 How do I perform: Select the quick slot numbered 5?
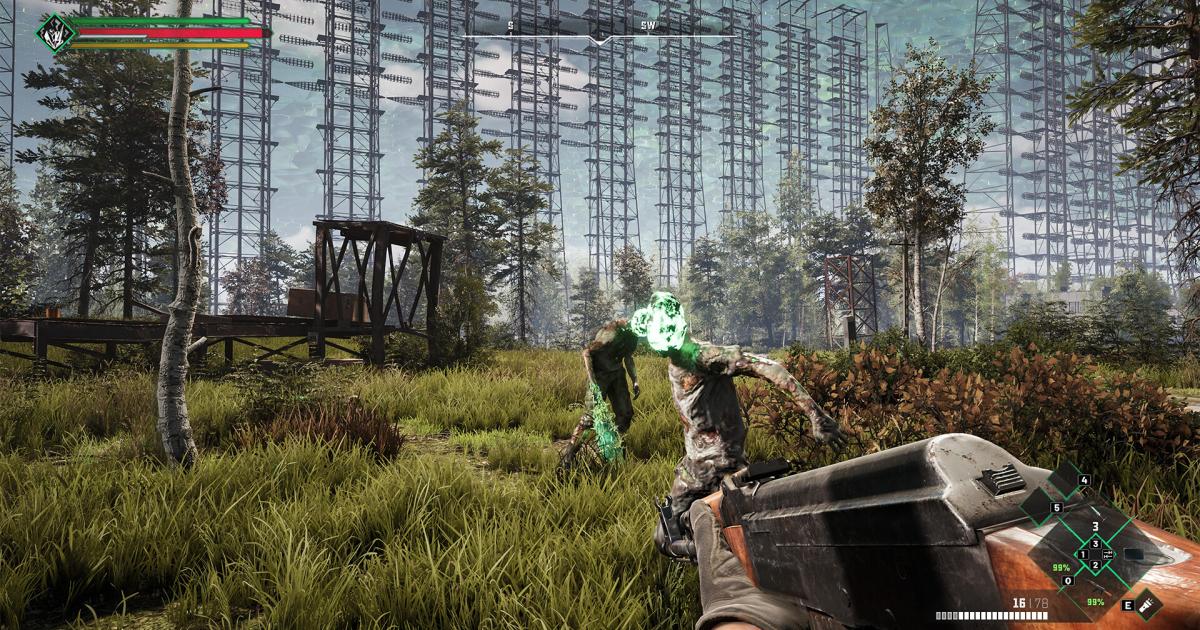click(x=1057, y=508)
